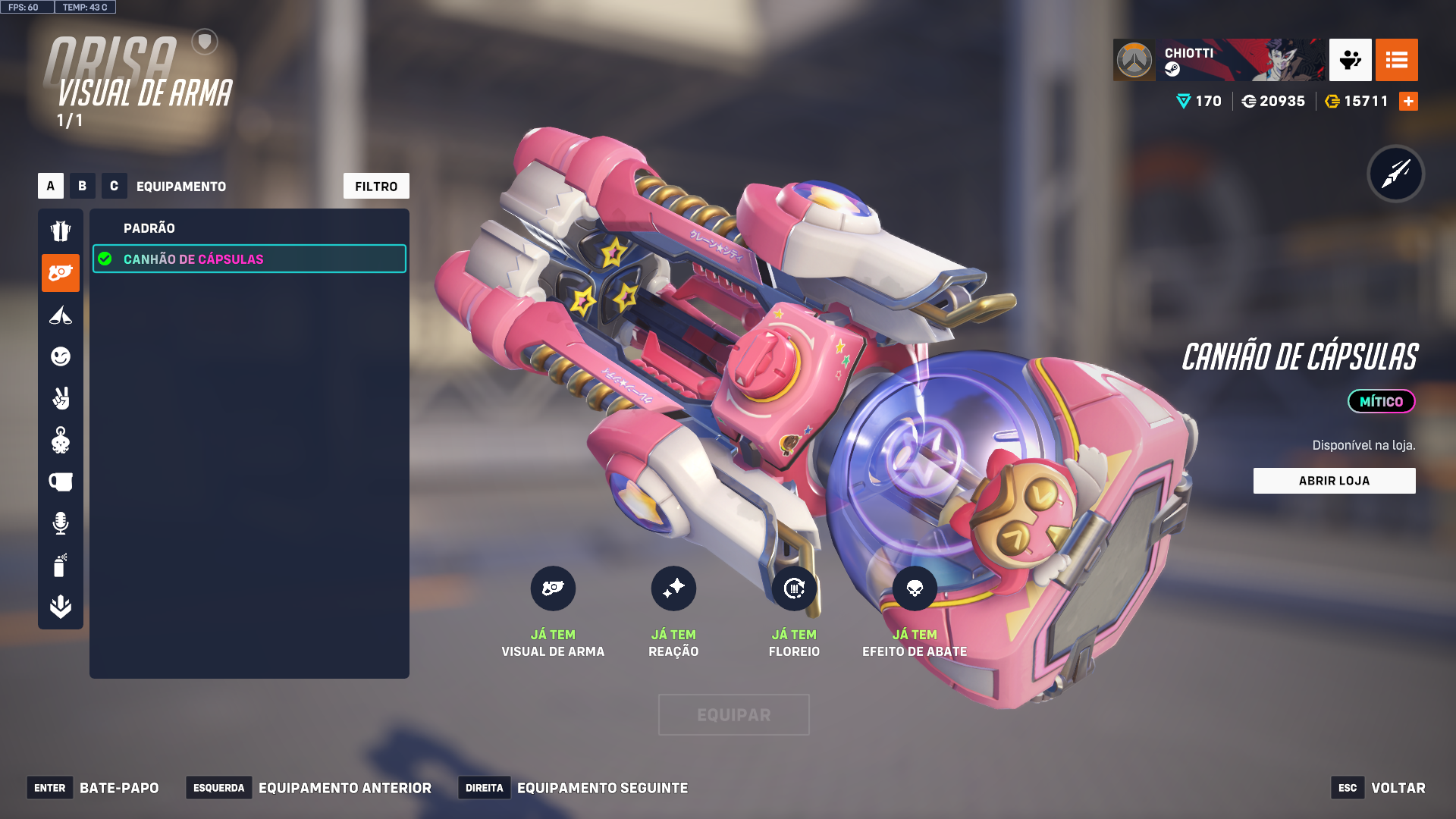
Task: Open the social group button
Action: 1350,60
